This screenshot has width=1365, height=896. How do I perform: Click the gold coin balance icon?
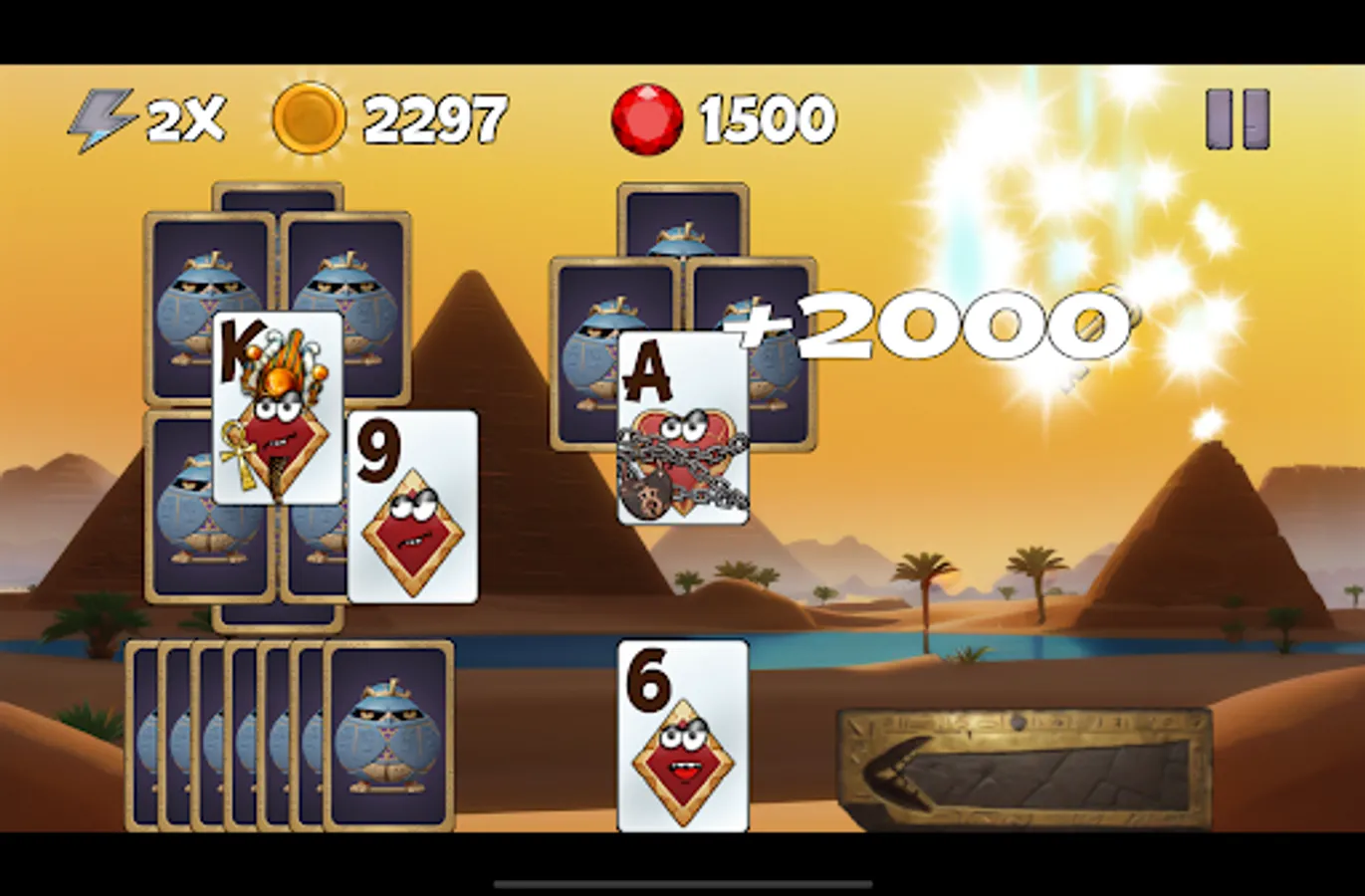click(x=309, y=117)
